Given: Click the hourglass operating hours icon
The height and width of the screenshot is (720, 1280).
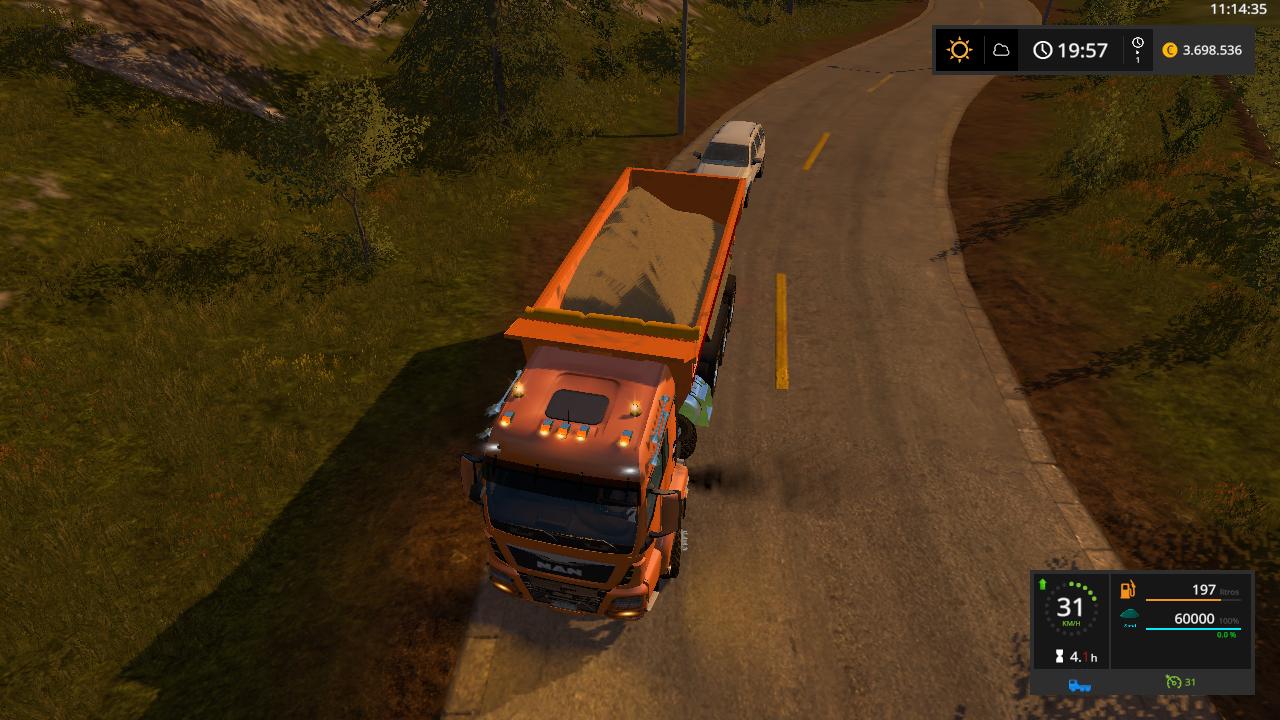Looking at the screenshot, I should point(1058,657).
